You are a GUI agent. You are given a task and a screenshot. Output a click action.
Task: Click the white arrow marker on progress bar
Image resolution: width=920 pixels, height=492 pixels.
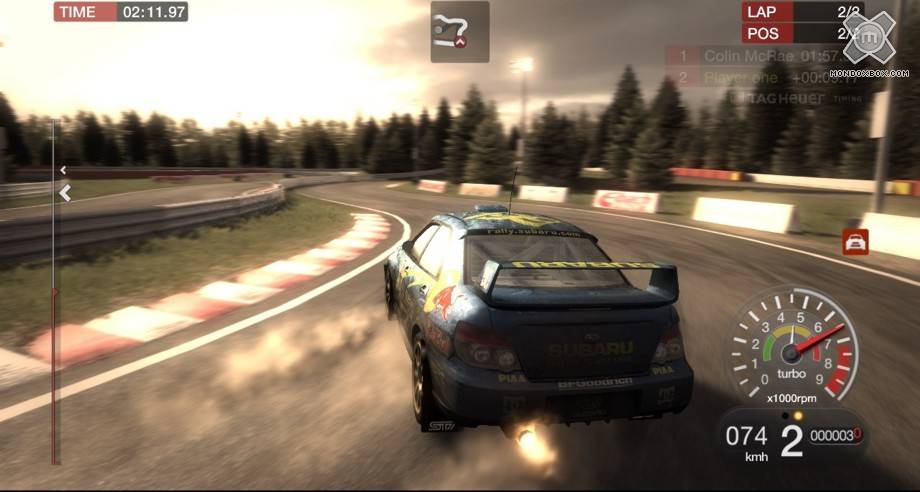click(x=65, y=193)
